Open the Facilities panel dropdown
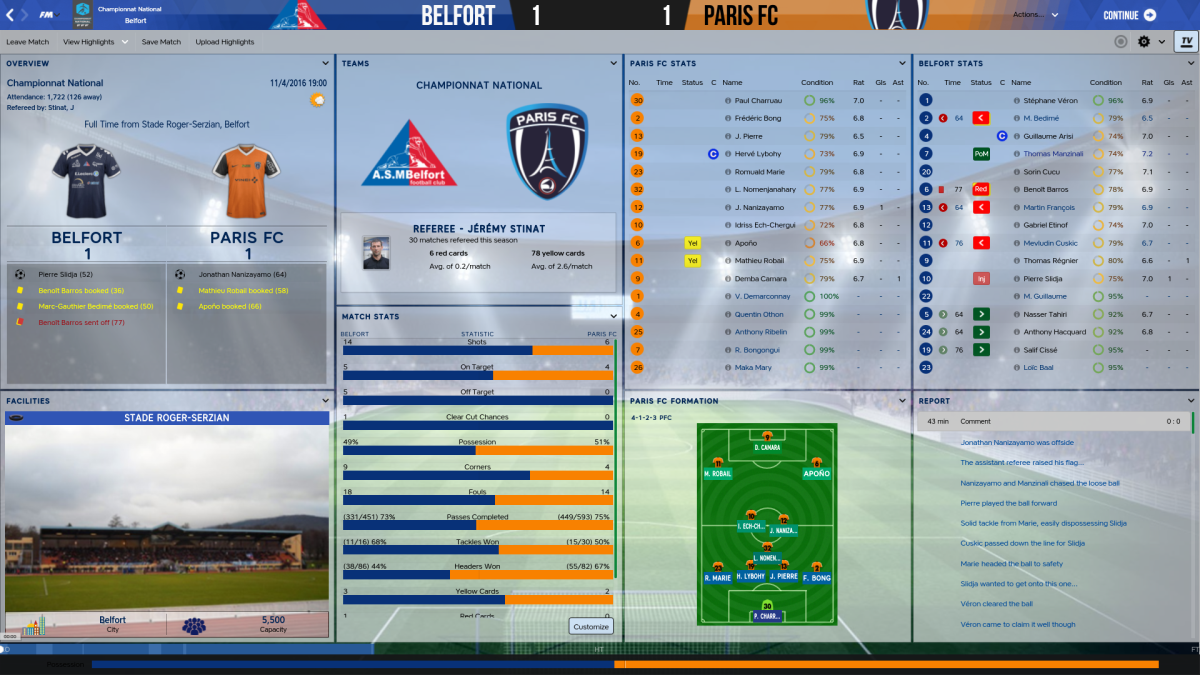 pos(325,401)
